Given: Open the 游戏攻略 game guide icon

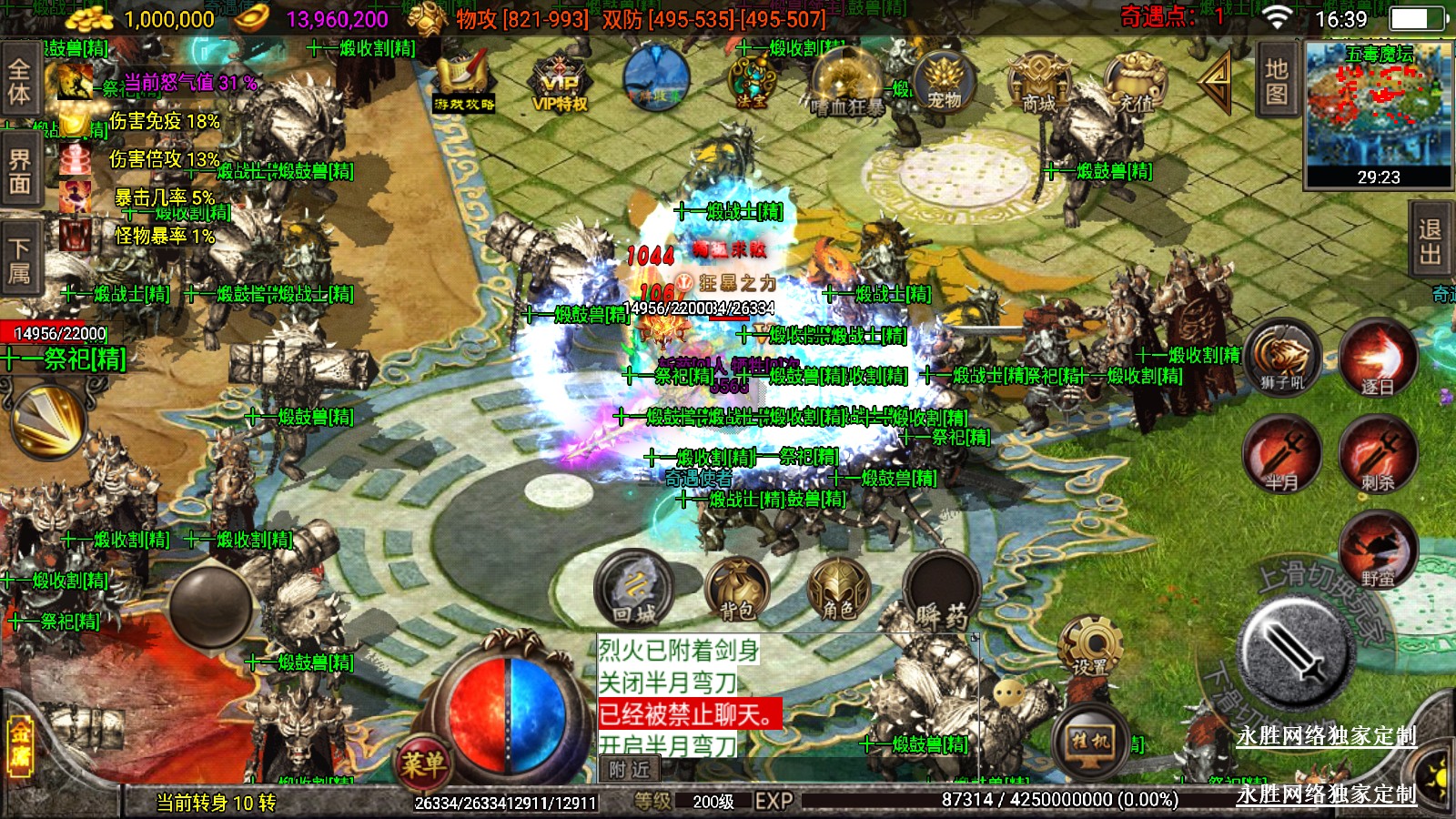Looking at the screenshot, I should click(464, 82).
